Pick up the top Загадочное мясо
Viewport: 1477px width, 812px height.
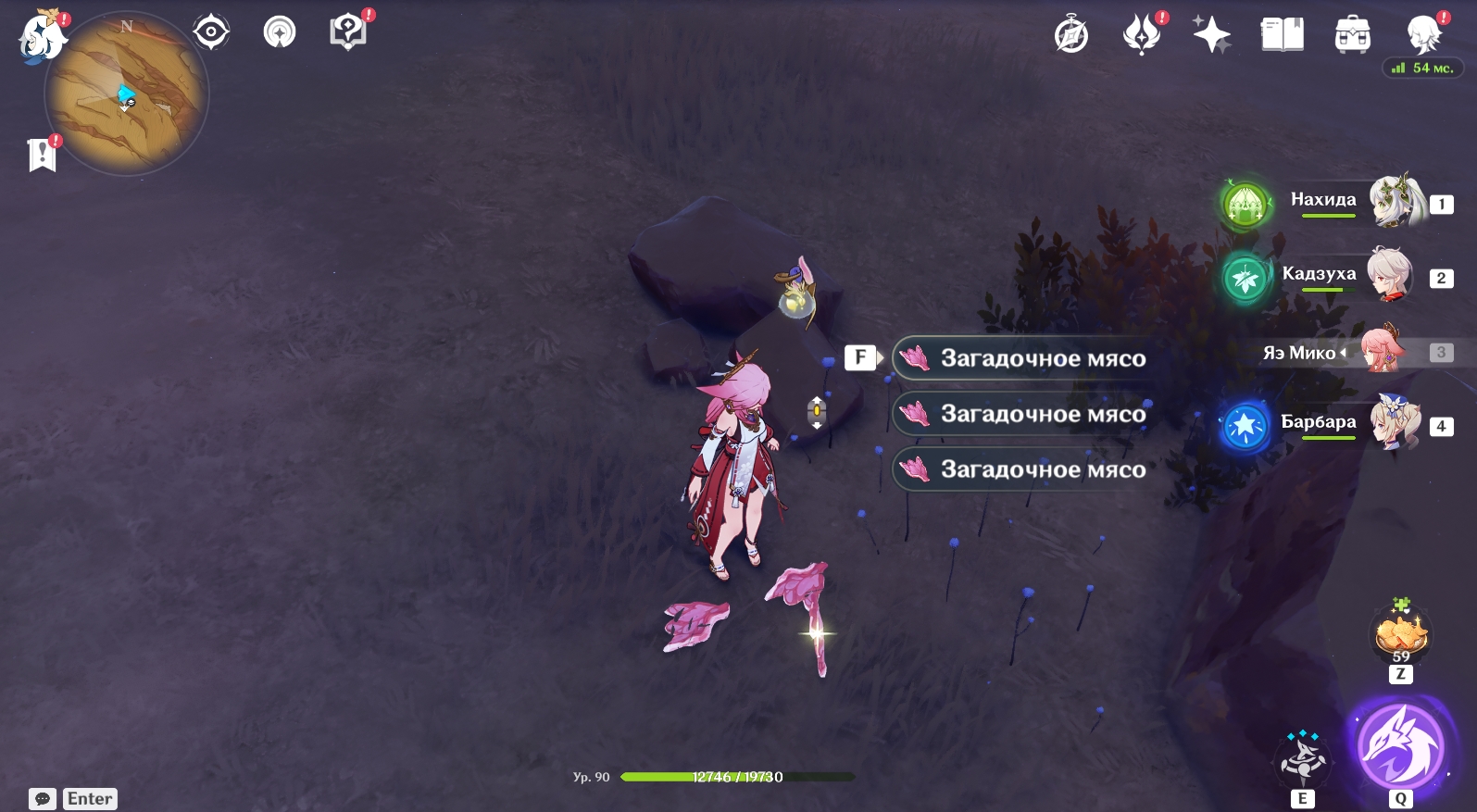click(x=1023, y=358)
